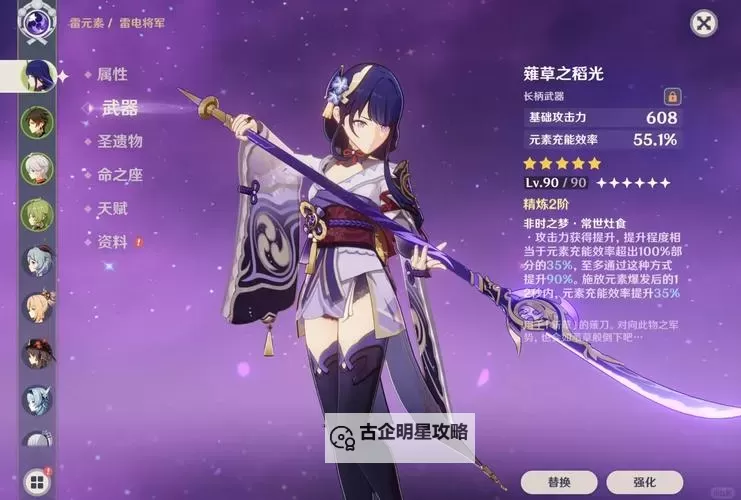Screen dimensions: 741x500
Task: Click the 强化 enhance weapon button
Action: pos(644,482)
